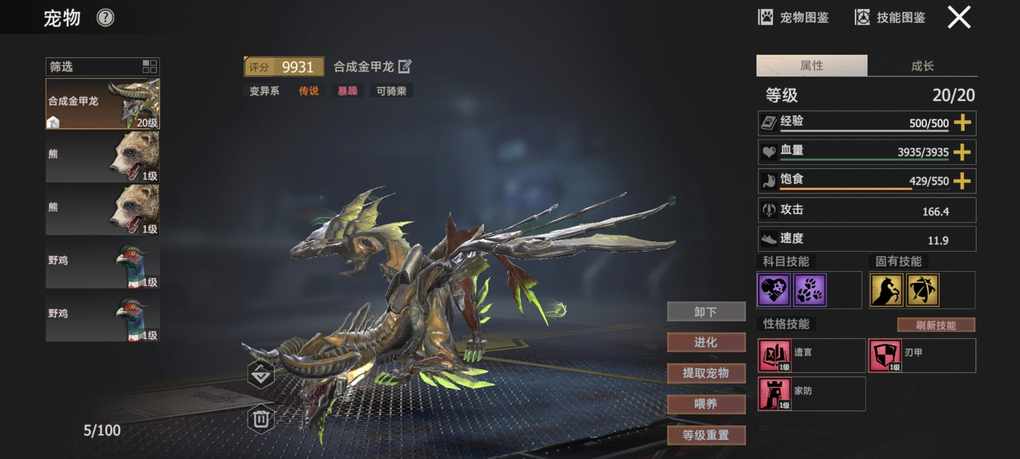1020x459 pixels.
Task: Feed via the 饱食 plus button
Action: 962,181
